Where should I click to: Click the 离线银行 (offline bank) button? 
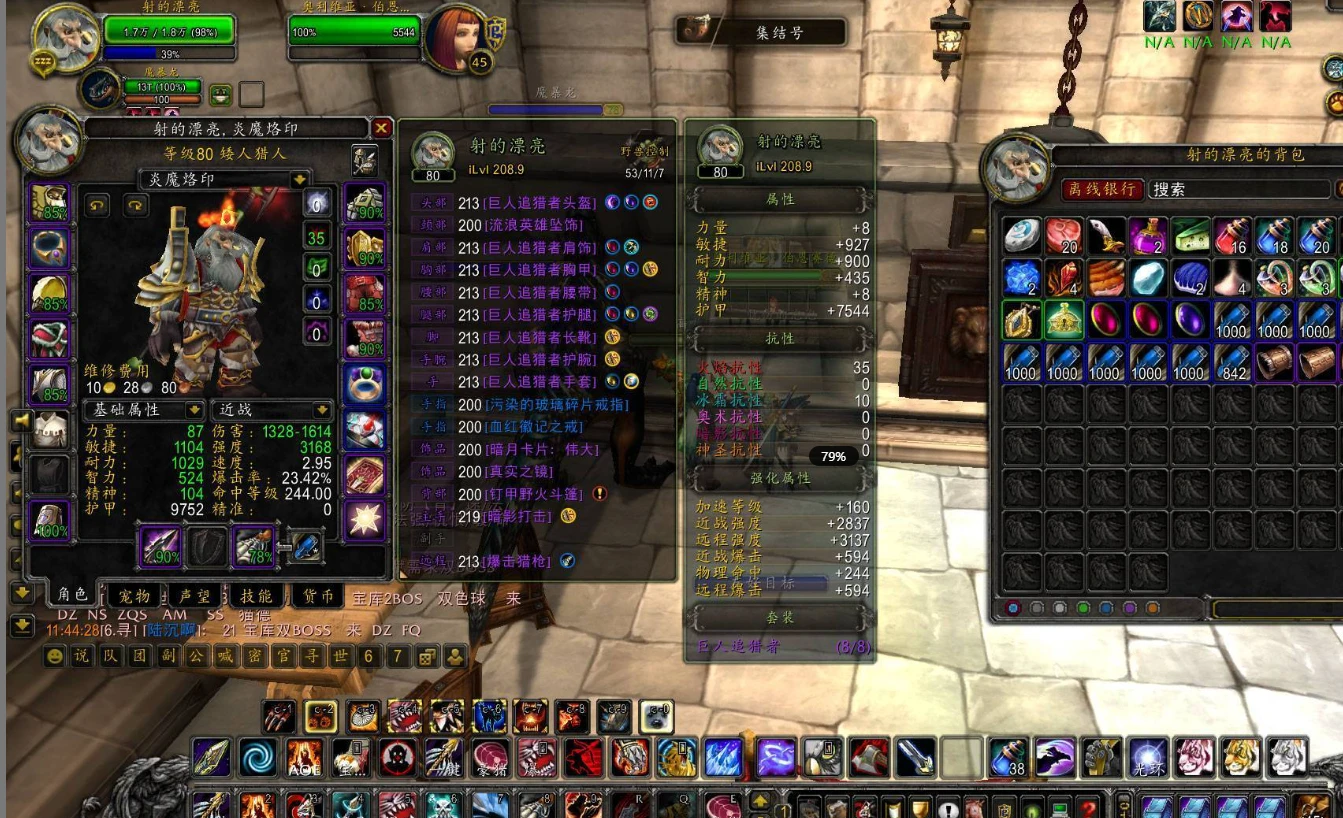tap(1102, 189)
